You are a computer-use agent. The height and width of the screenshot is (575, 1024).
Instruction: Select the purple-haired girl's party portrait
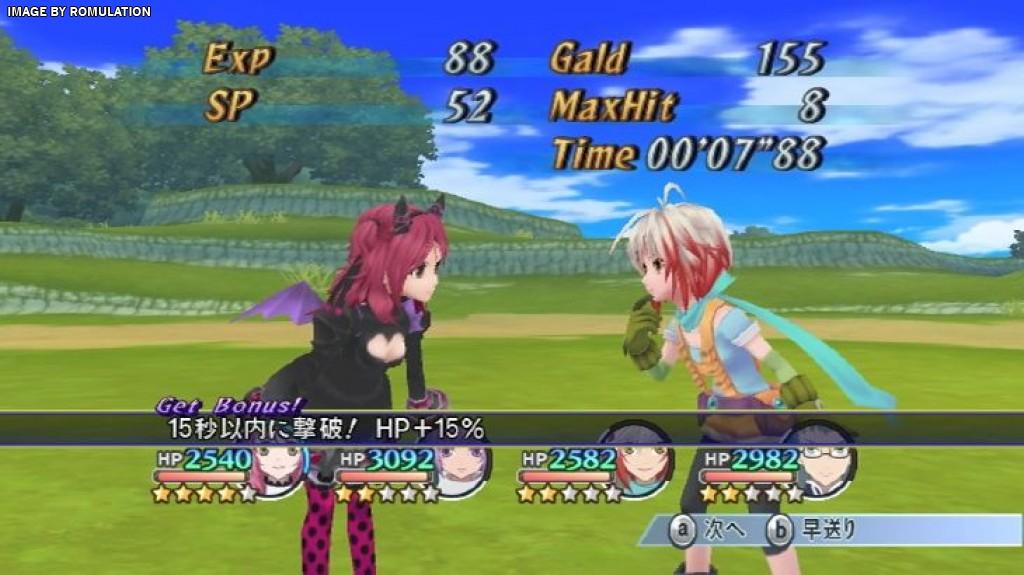tap(460, 467)
